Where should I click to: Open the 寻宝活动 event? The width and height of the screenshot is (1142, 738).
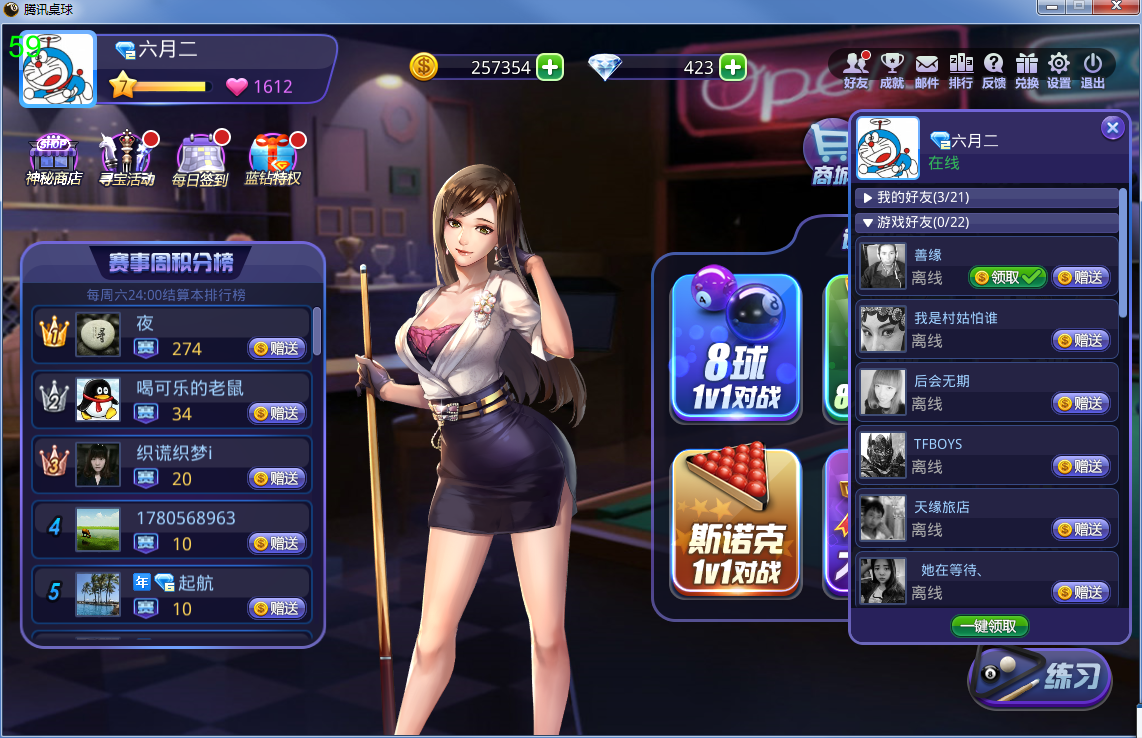[126, 160]
